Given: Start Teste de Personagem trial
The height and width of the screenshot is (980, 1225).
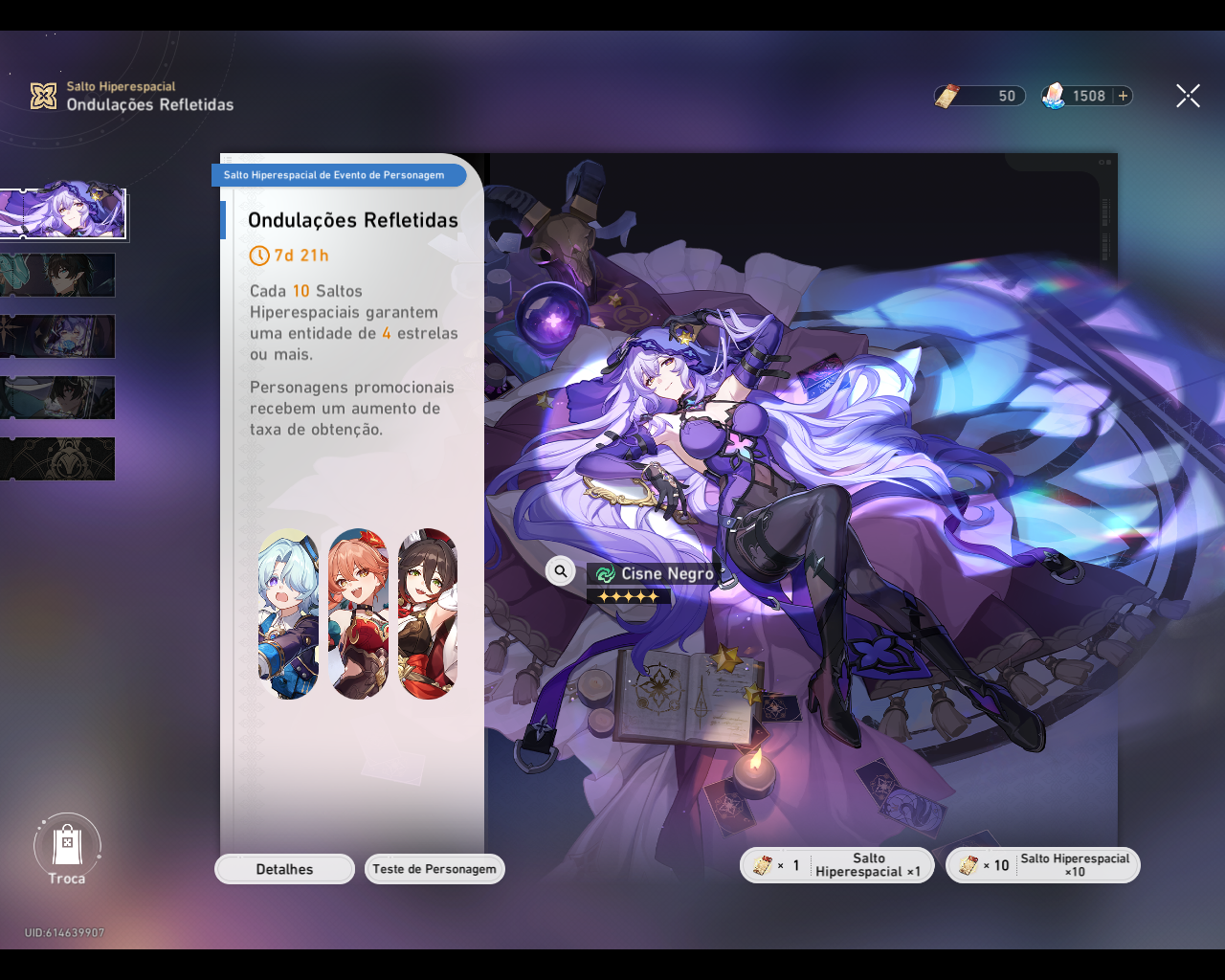Looking at the screenshot, I should click(434, 869).
